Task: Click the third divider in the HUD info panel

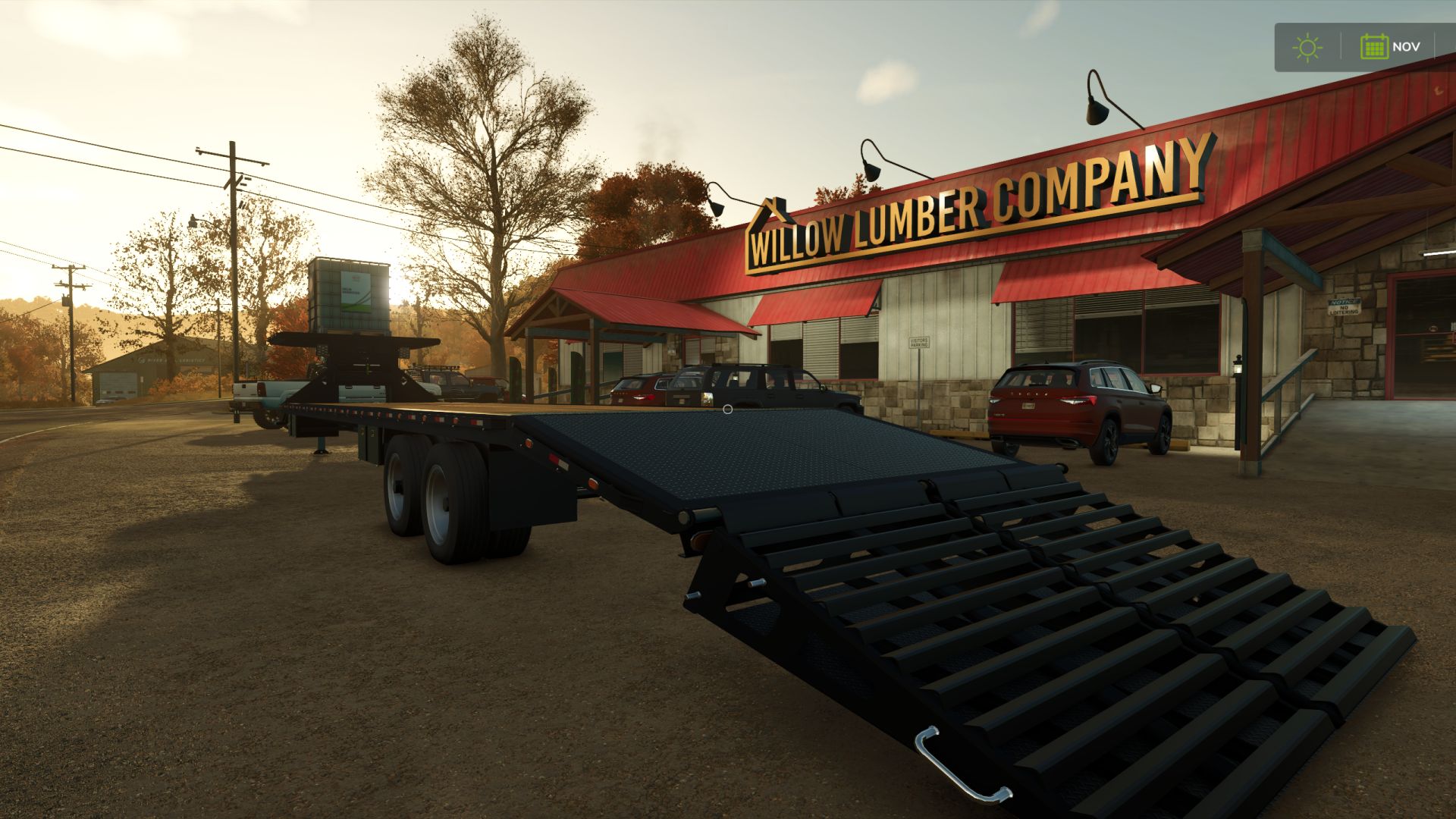Action: pos(1434,45)
